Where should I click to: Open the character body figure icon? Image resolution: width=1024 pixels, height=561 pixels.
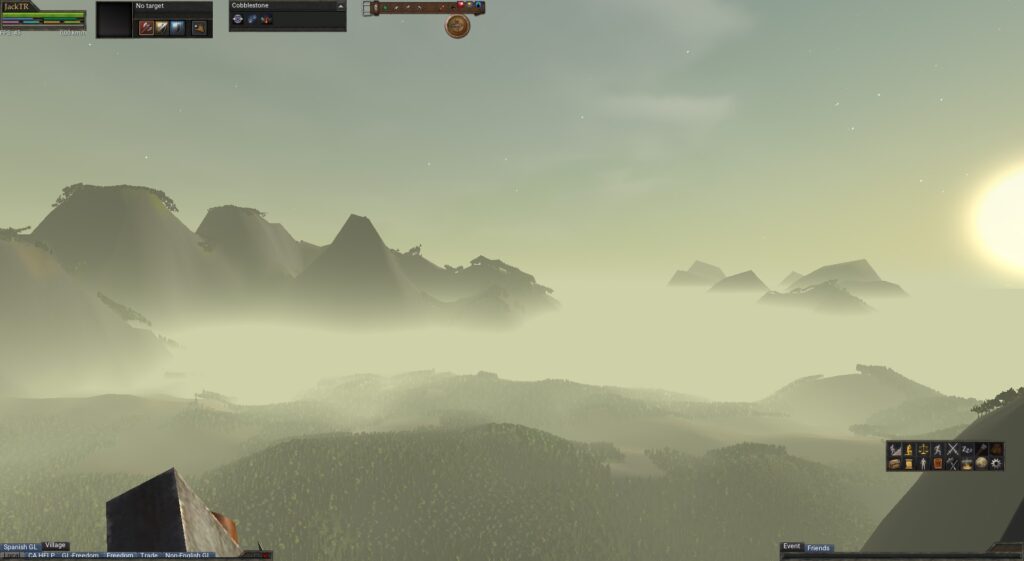click(x=923, y=464)
